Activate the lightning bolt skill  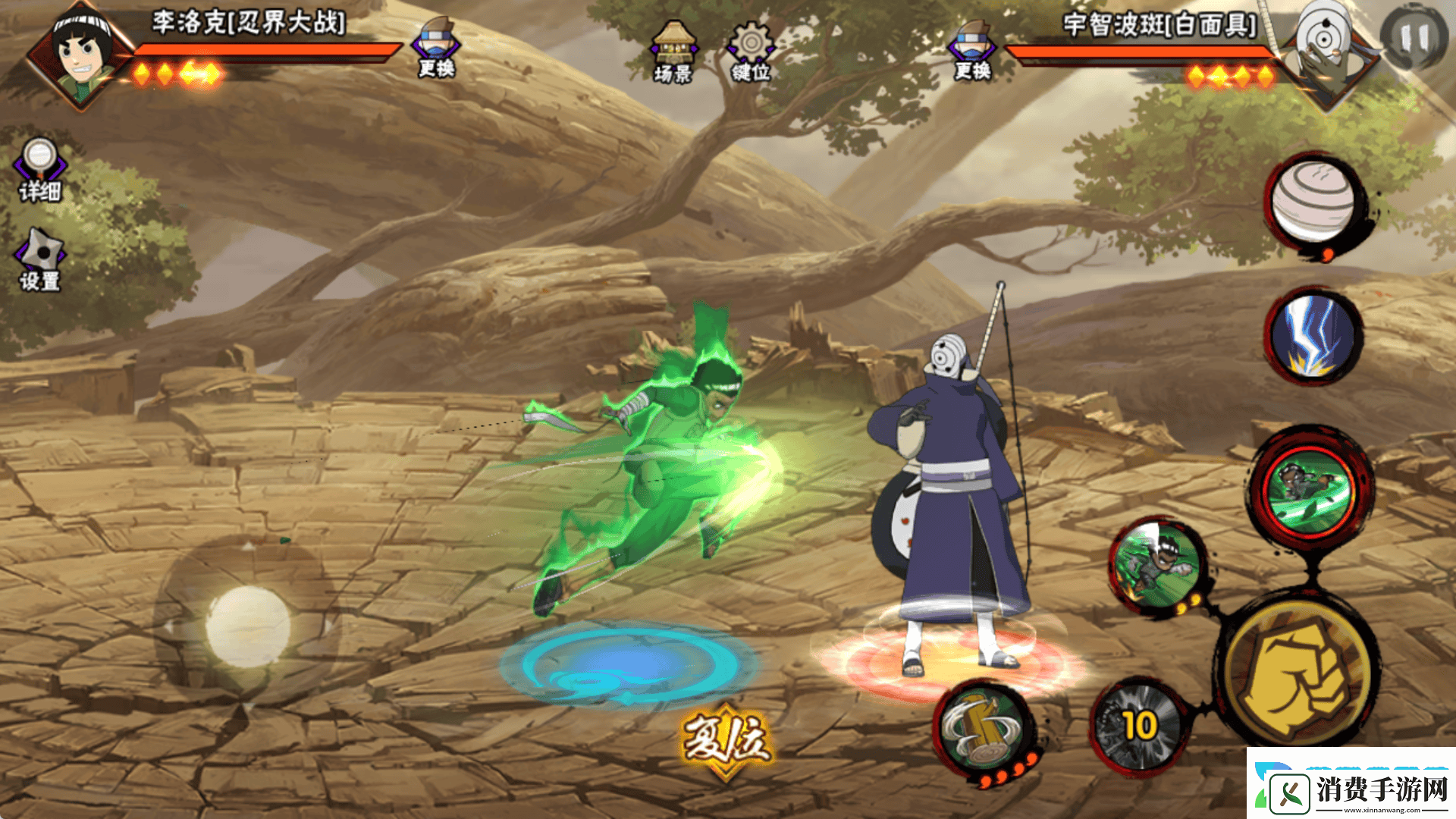(1313, 334)
